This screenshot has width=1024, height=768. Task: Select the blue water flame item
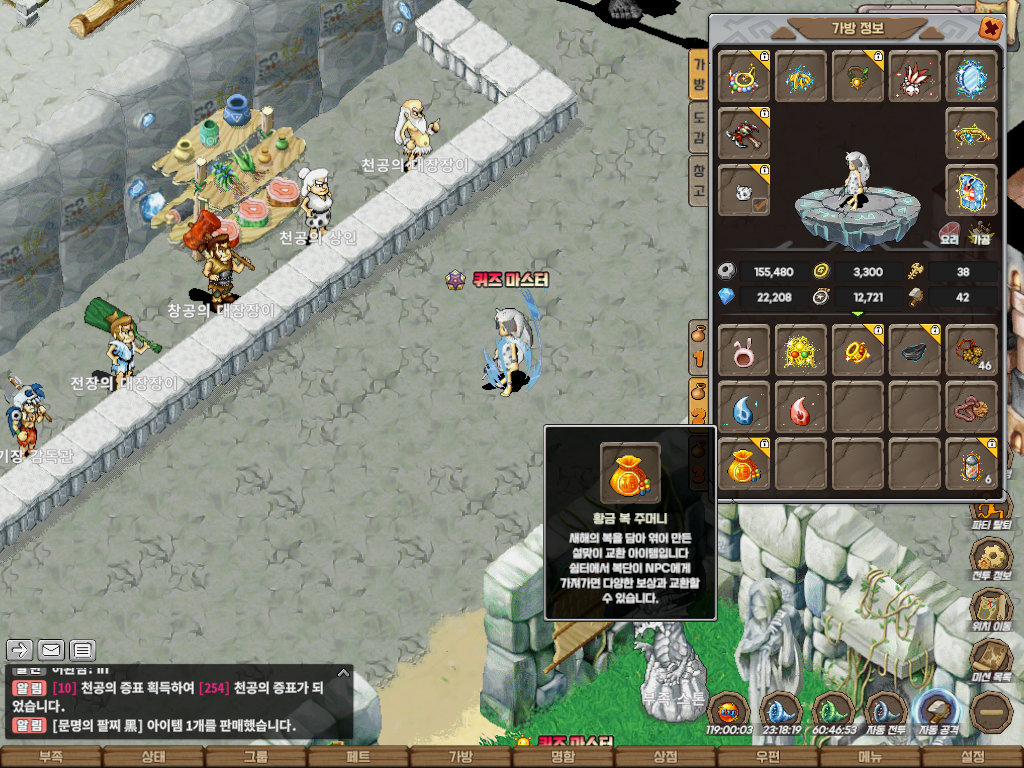pyautogui.click(x=744, y=408)
